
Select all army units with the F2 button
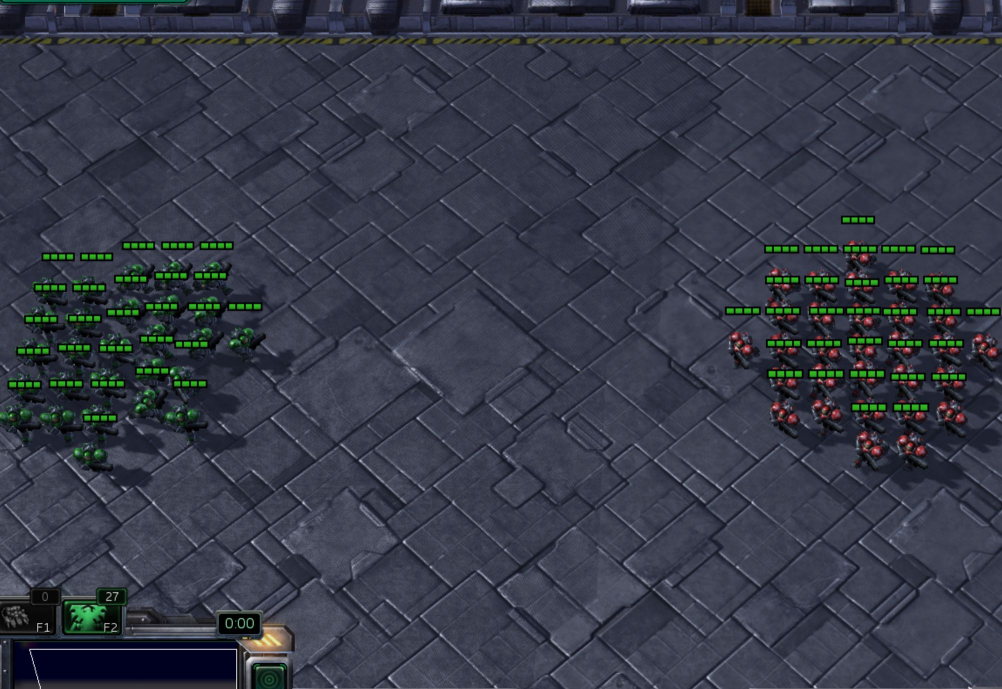coord(92,616)
